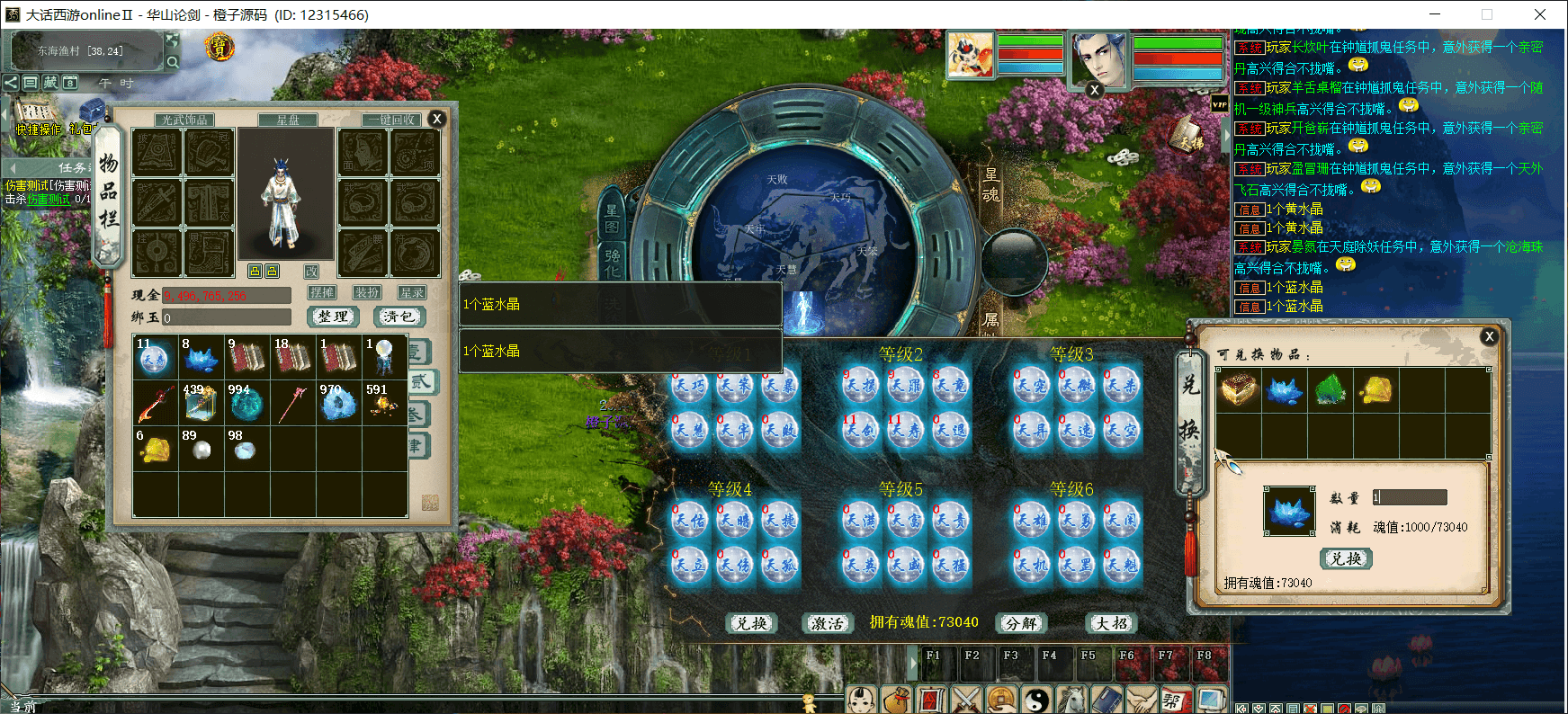1568x714 pixels.
Task: Switch to the 星盘 tab
Action: 288,120
